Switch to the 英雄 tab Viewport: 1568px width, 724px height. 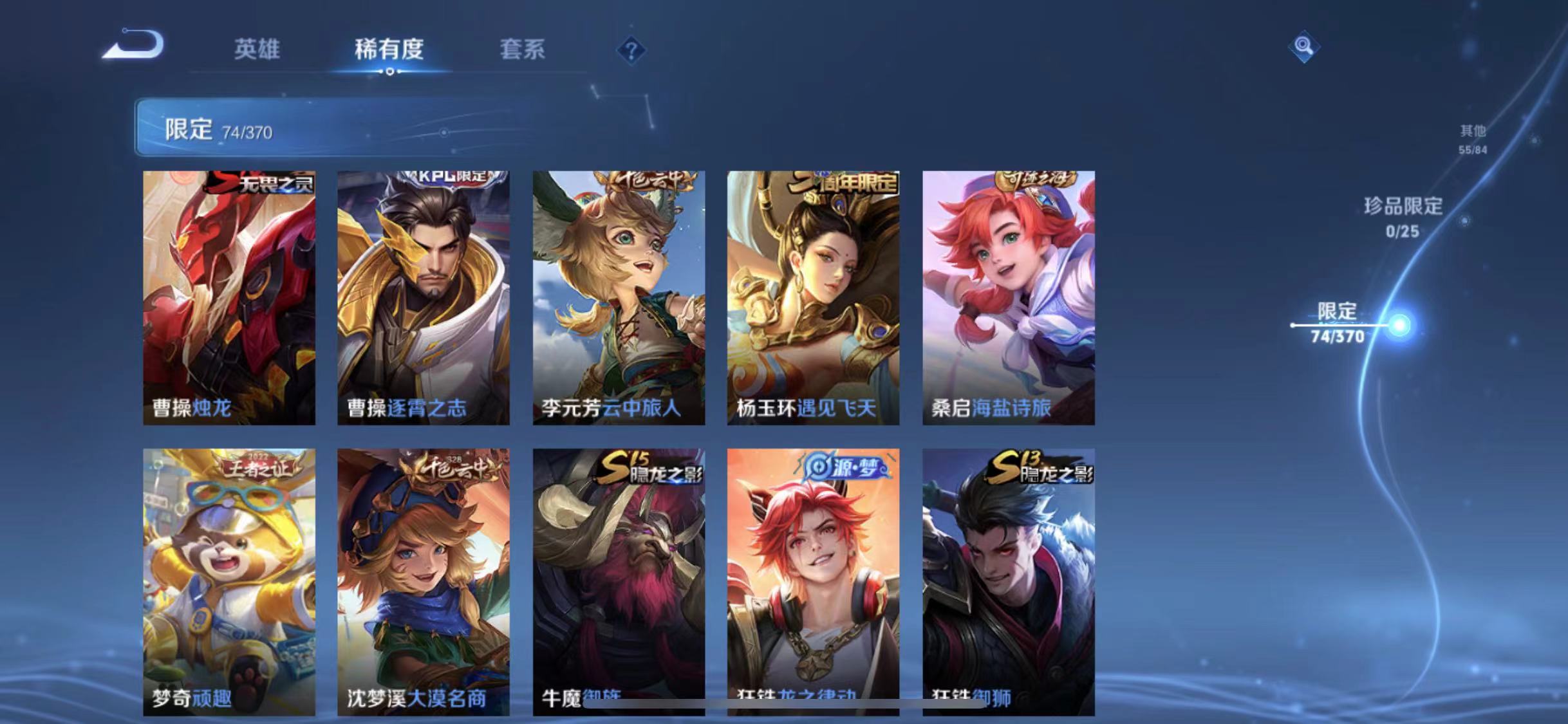pos(257,50)
